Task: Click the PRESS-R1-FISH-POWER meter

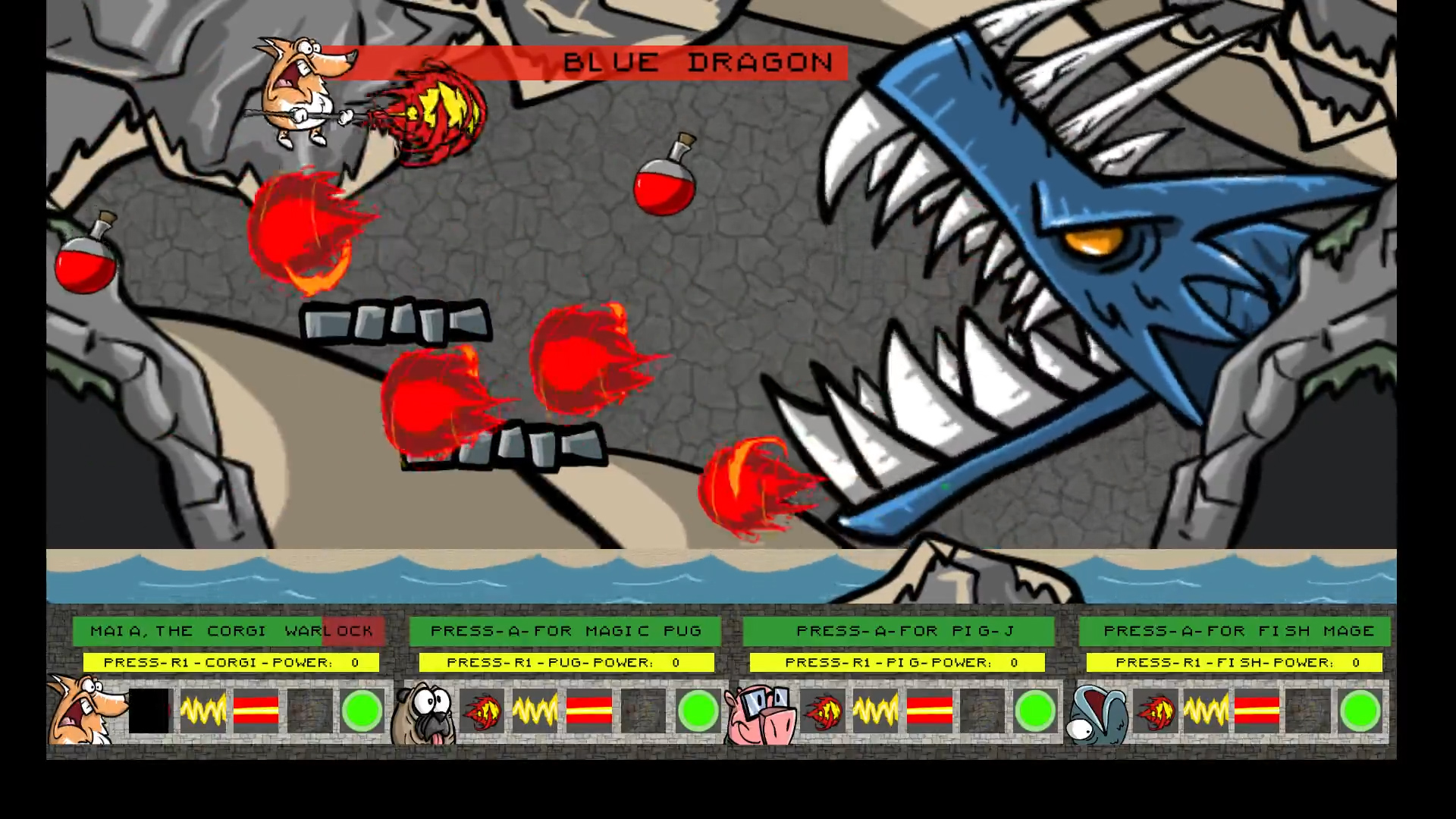Action: (1236, 662)
